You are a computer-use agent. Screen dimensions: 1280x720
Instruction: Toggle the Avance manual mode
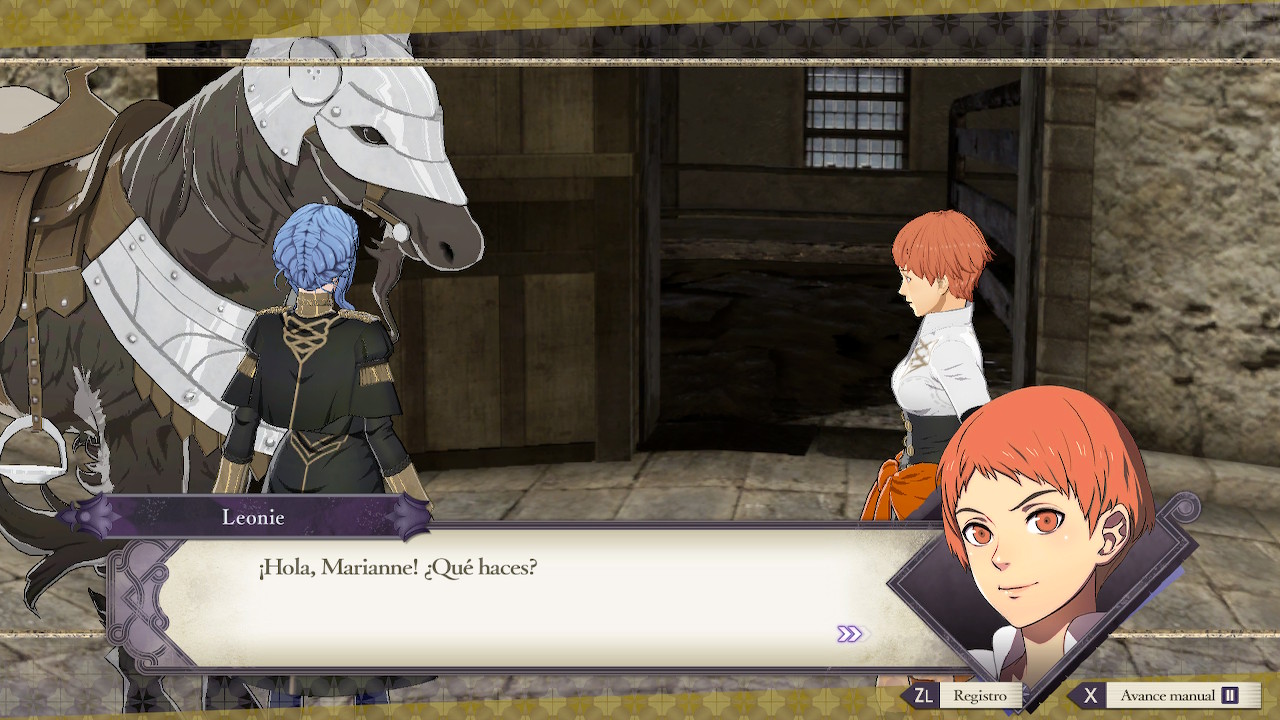coord(1166,695)
